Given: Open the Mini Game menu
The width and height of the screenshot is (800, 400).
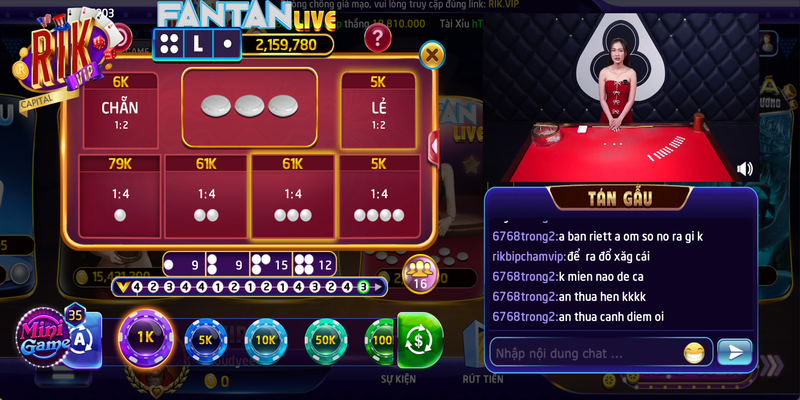Looking at the screenshot, I should [x=46, y=336].
